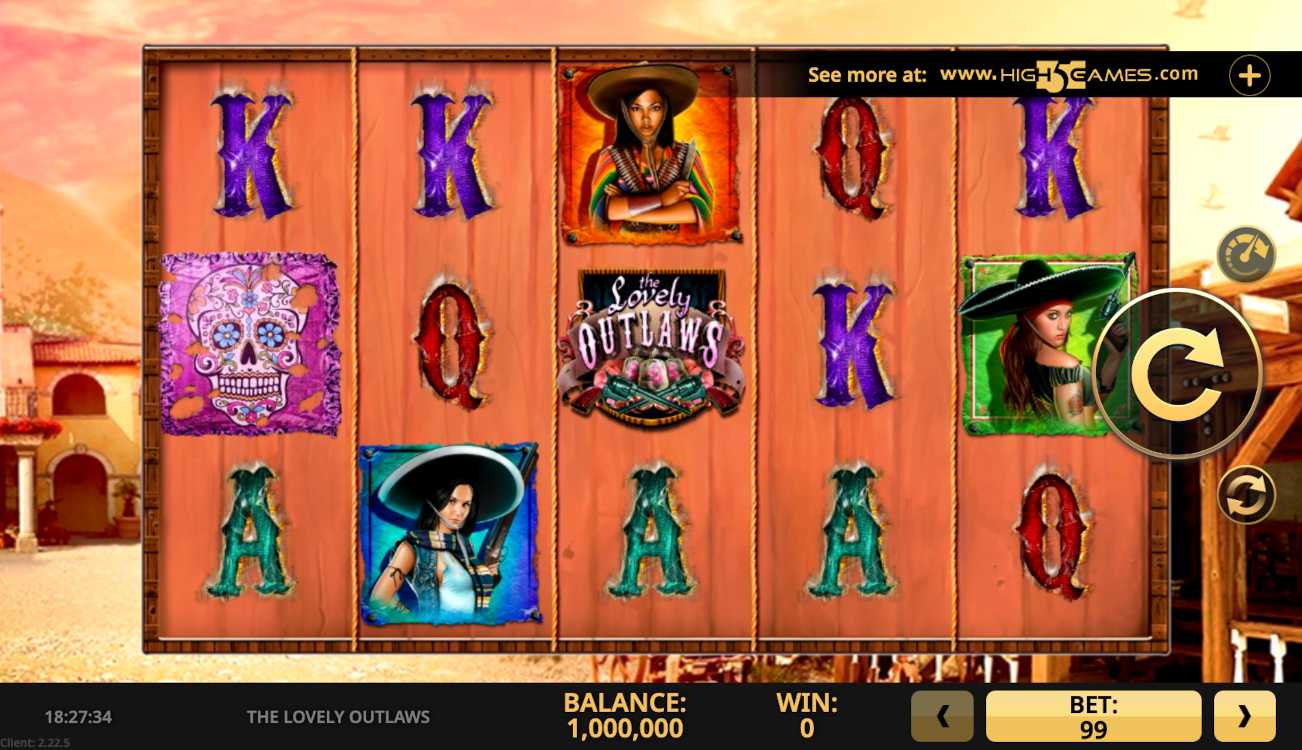Expand the plus menu button

(1249, 75)
